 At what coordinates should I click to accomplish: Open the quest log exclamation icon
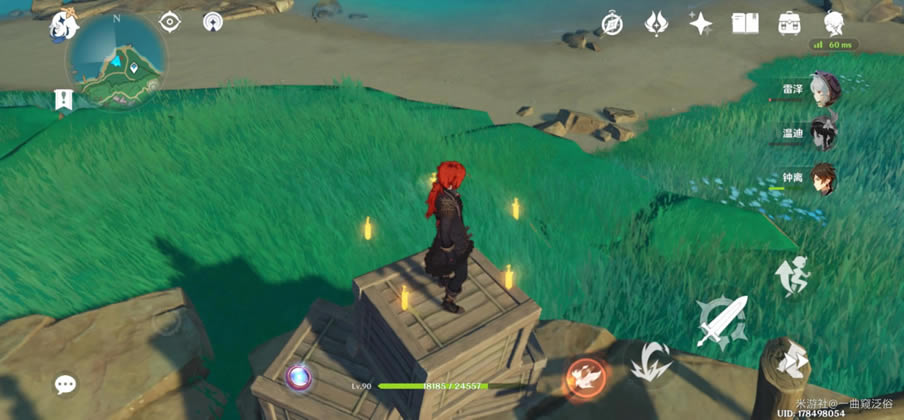[x=64, y=100]
